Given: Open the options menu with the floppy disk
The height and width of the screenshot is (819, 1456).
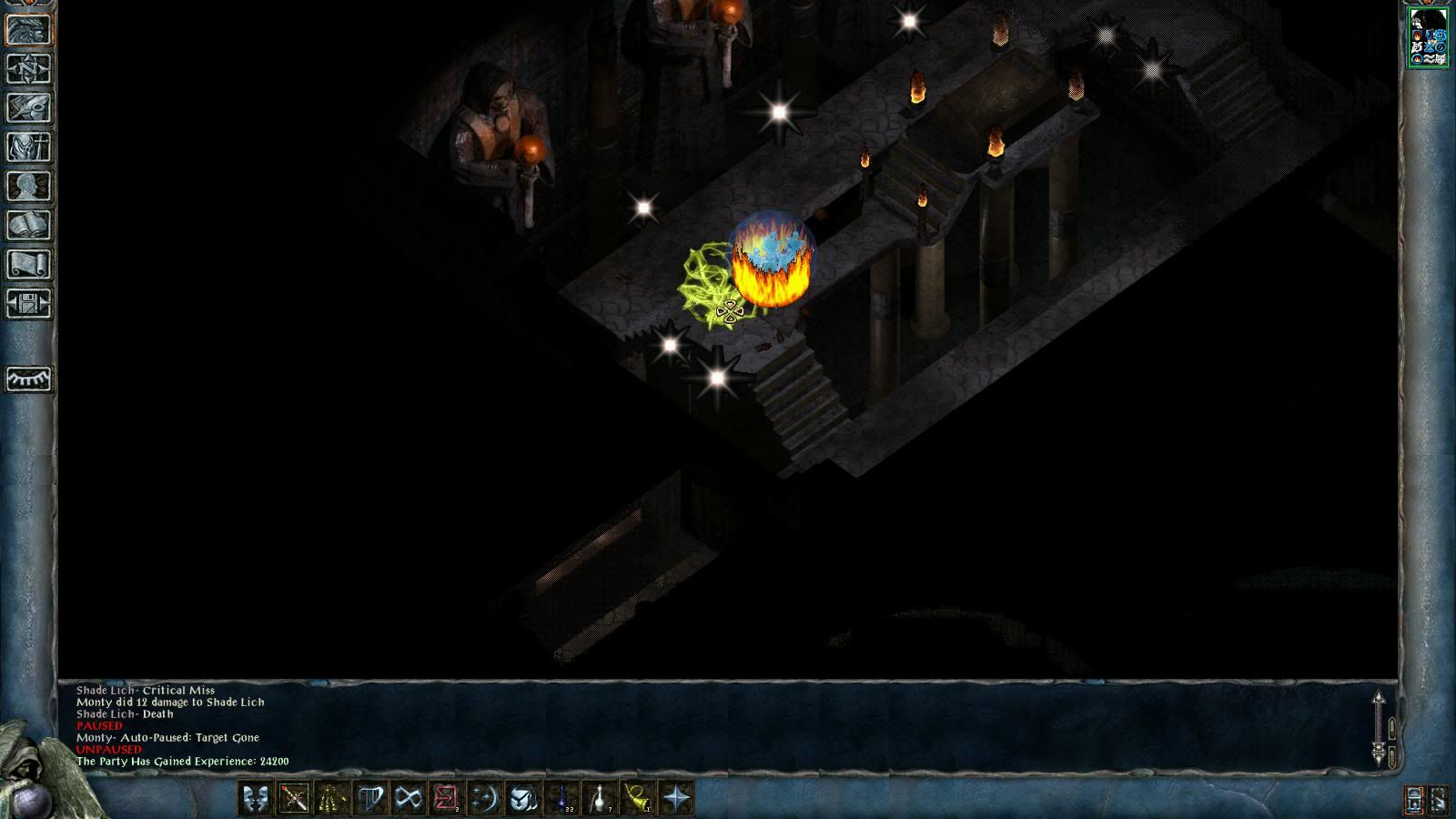Looking at the screenshot, I should tap(29, 304).
